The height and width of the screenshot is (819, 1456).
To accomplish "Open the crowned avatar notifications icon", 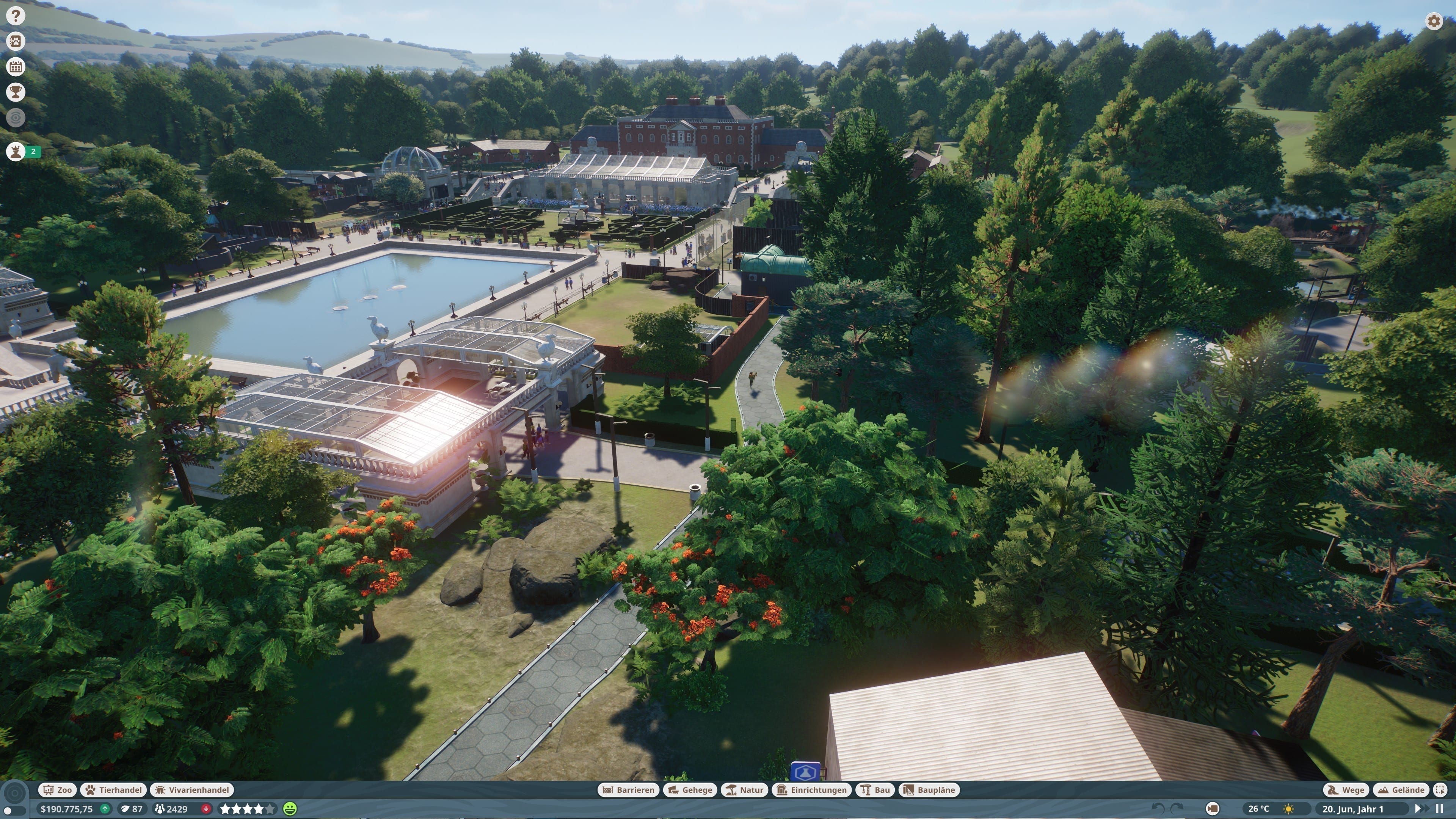I will coord(16,152).
